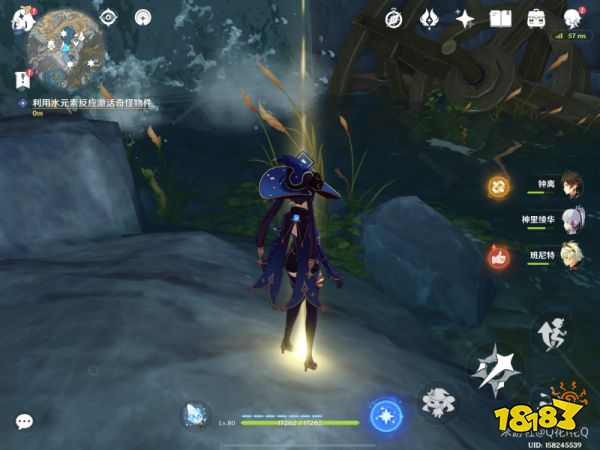The image size is (600, 450).
Task: Open the quest log exclamation icon
Action: [22, 78]
